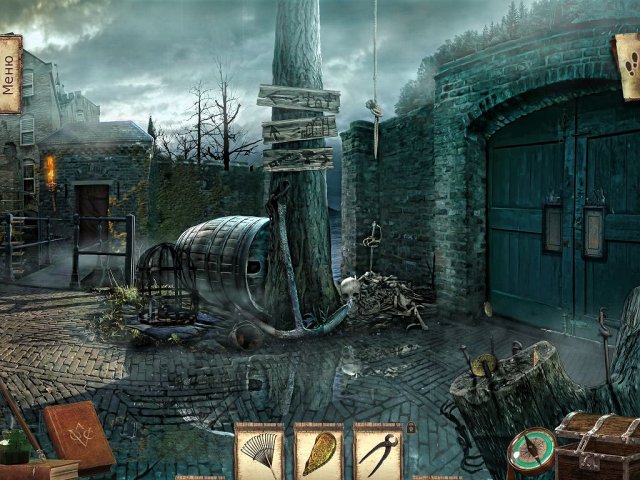Select the rake inventory item

258,452
